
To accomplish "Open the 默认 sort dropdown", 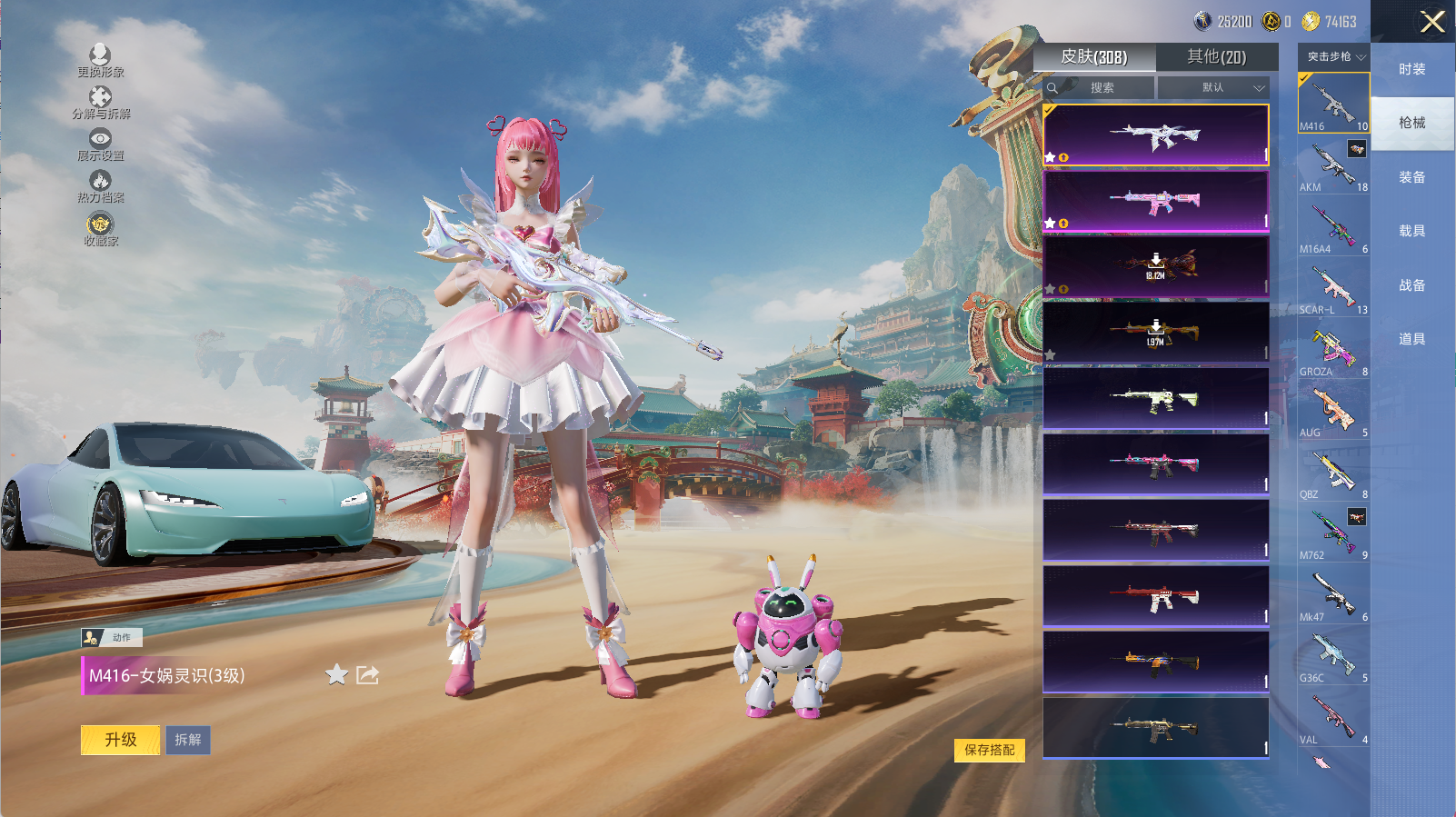I will click(x=1213, y=88).
